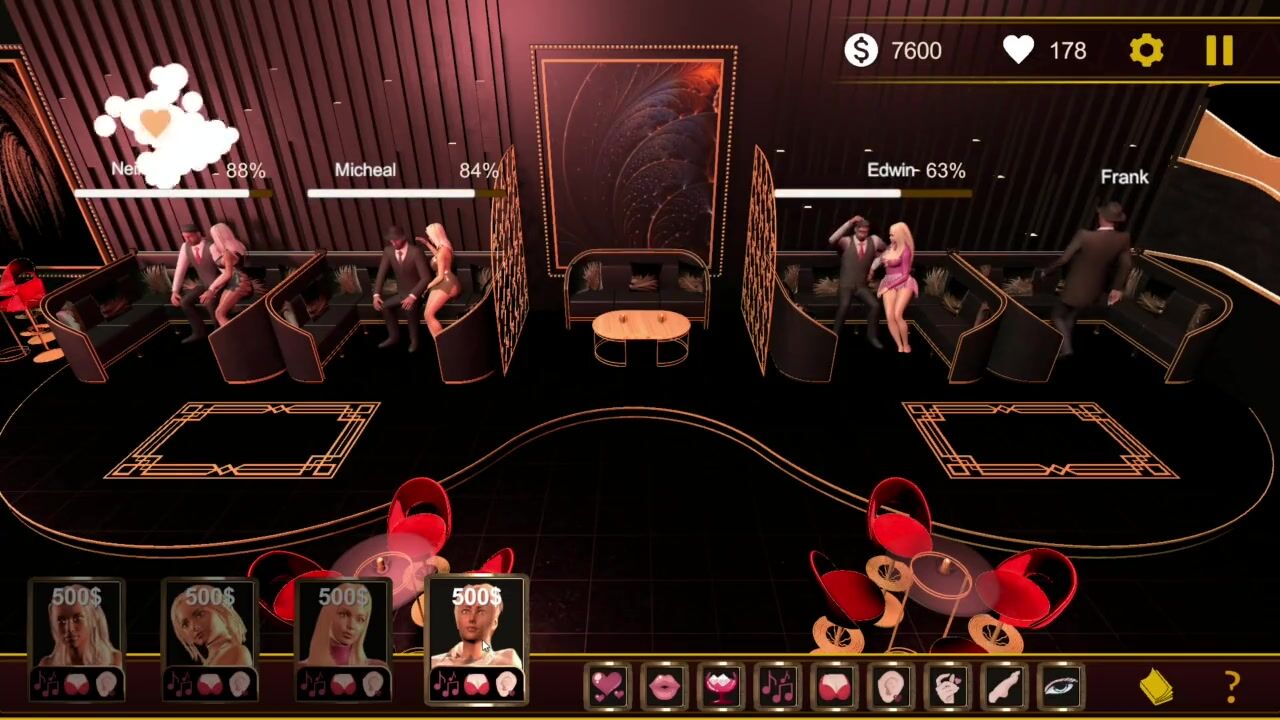Activate the hand with heart icon

(948, 686)
